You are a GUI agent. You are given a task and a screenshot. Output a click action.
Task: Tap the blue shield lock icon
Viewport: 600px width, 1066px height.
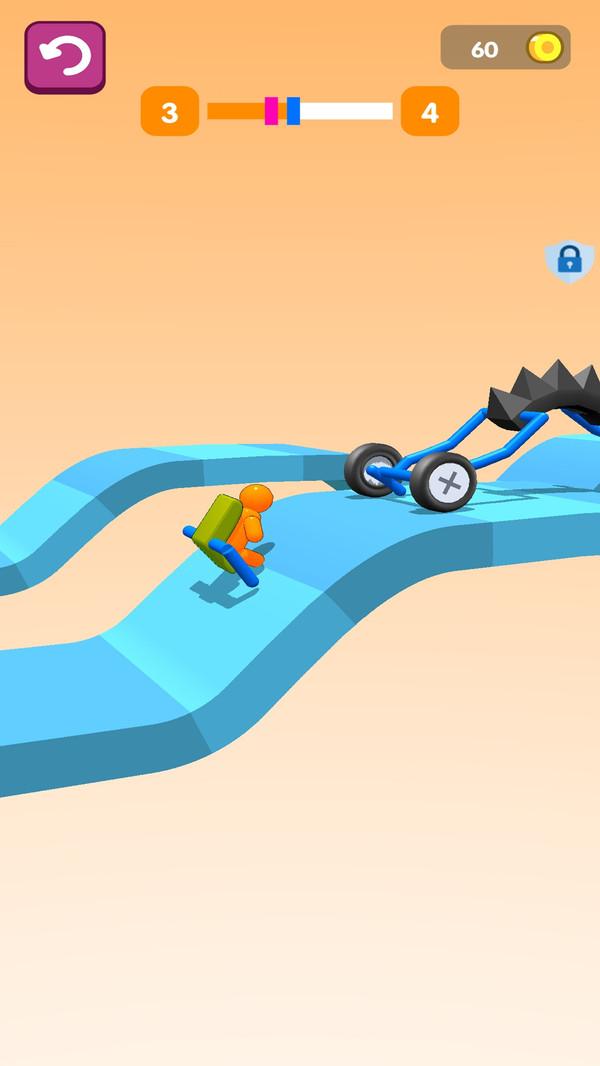coord(569,261)
